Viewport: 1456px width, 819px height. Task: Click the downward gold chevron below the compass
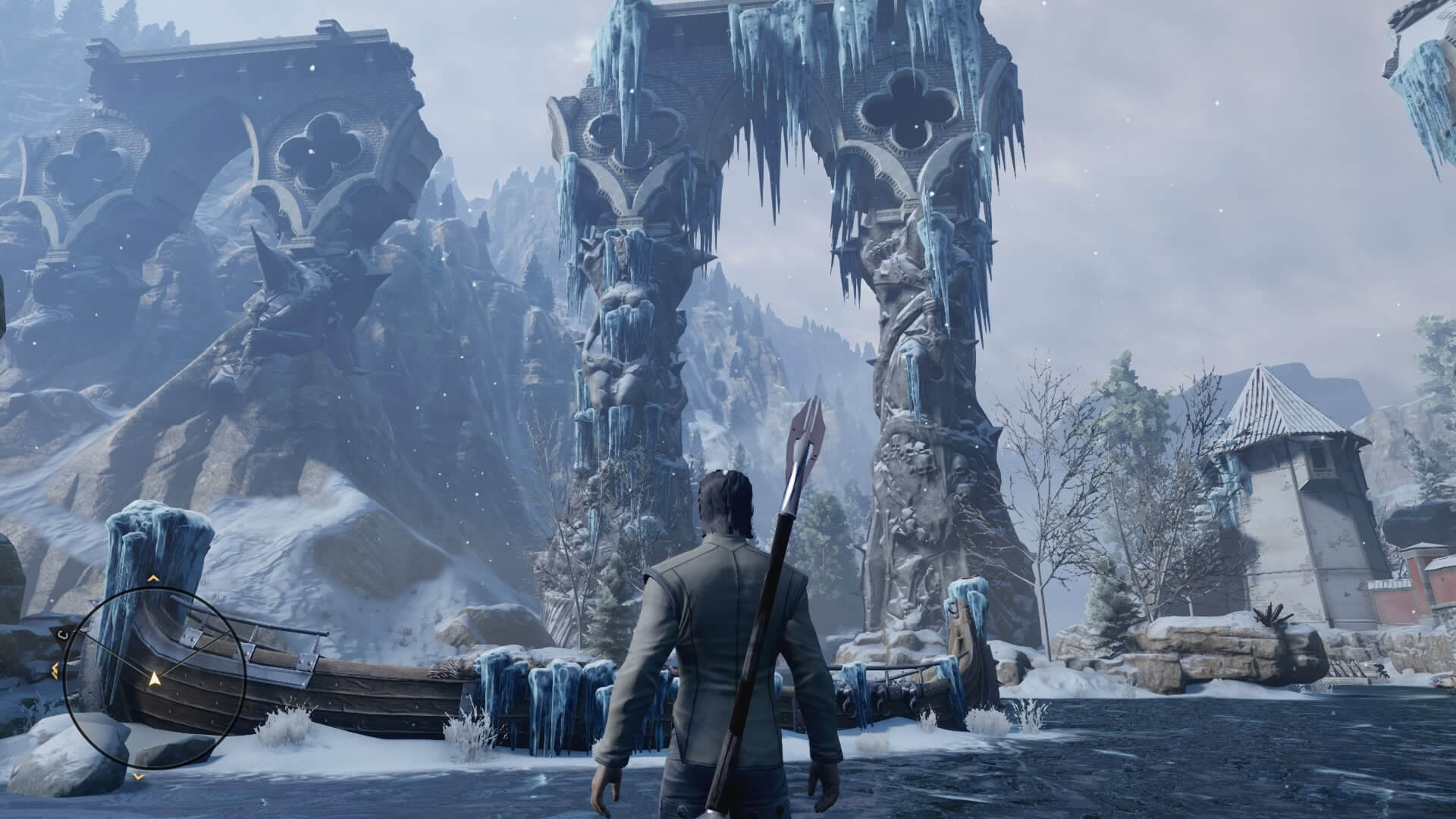[138, 777]
